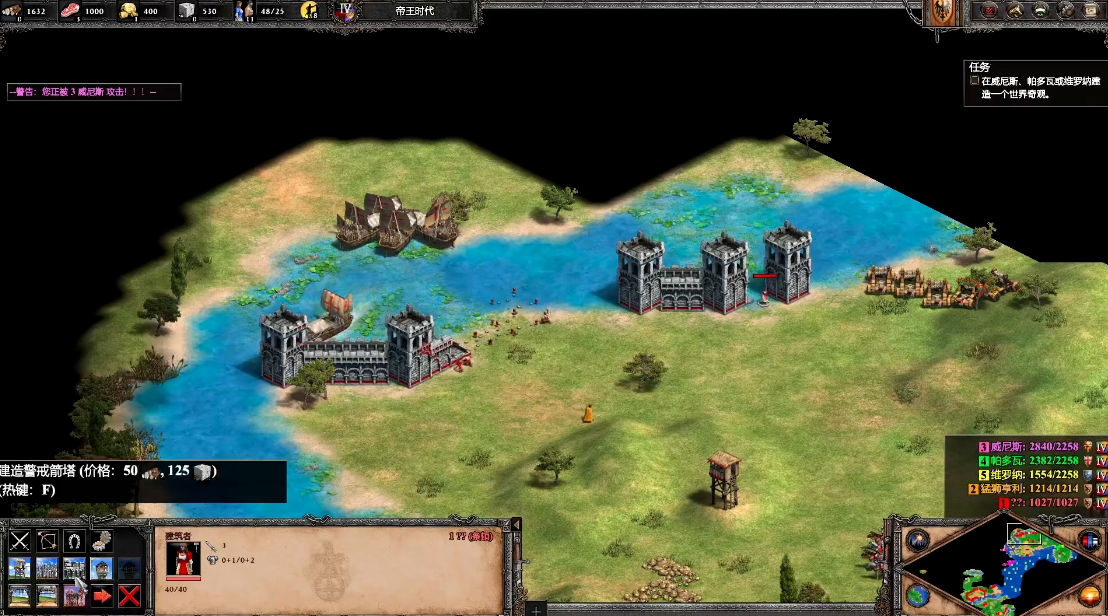Open the crossed swords barracks build option
Viewport: 1108px width, 616px height.
click(20, 542)
